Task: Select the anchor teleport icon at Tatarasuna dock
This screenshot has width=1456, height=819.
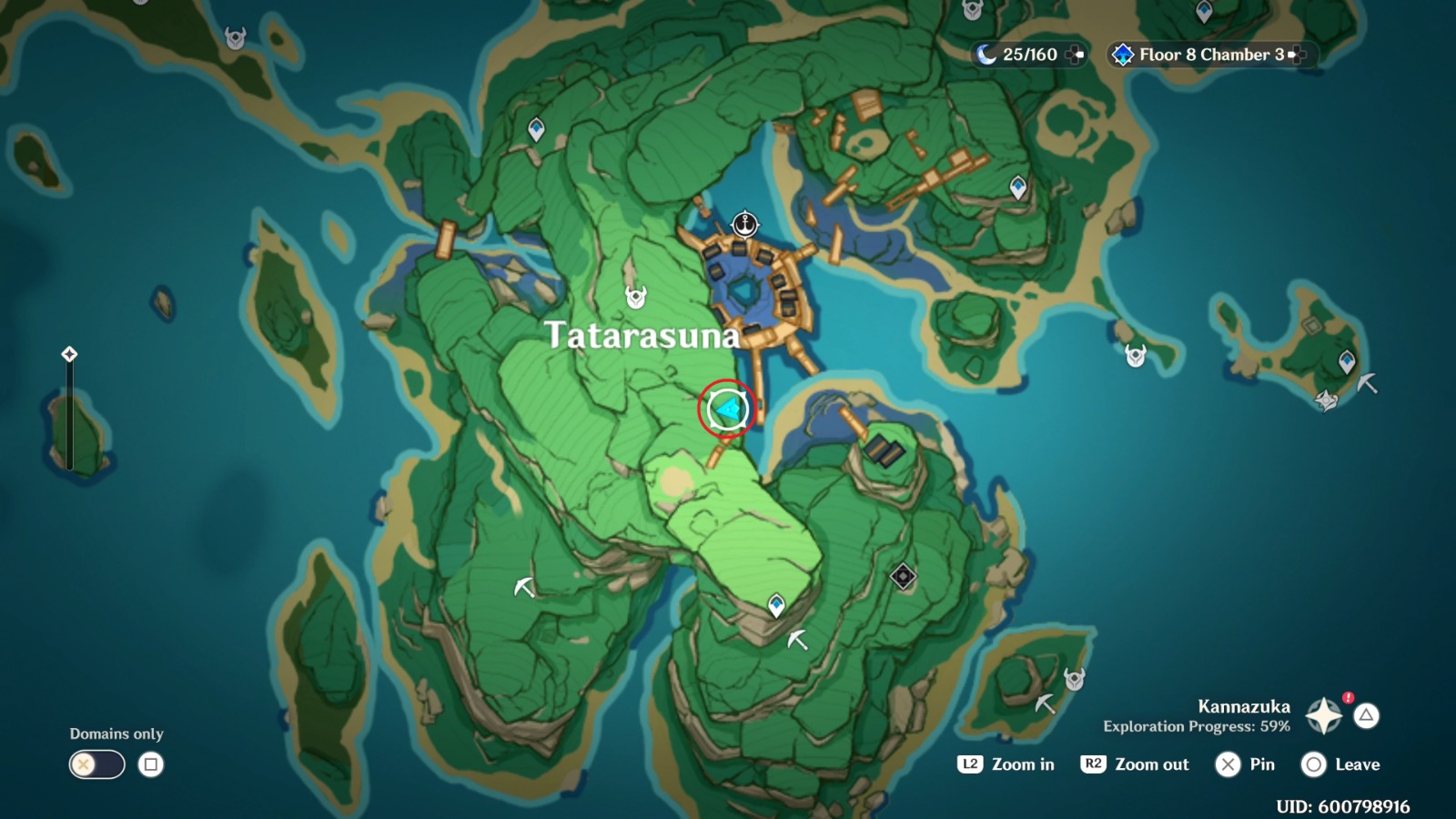Action: tap(744, 222)
